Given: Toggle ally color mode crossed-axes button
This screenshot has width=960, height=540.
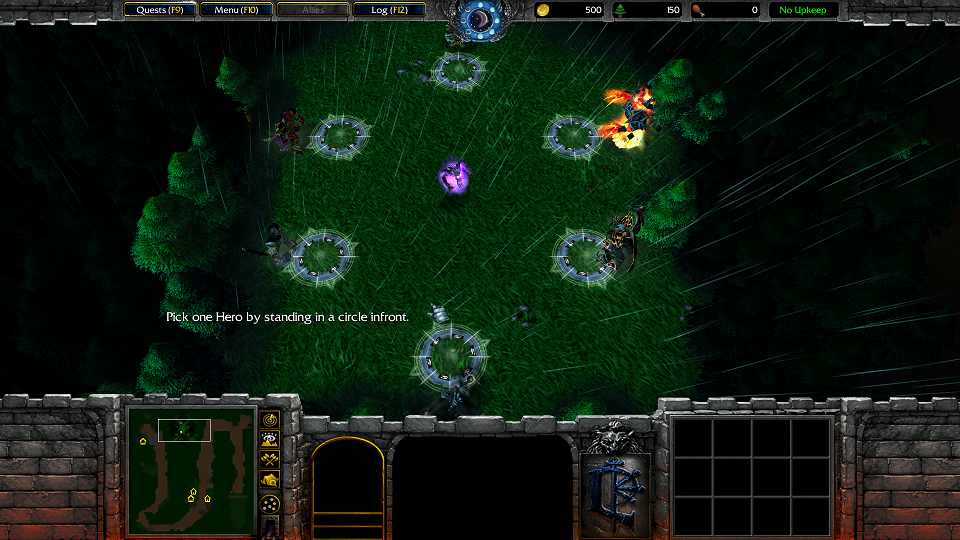Looking at the screenshot, I should click(270, 460).
